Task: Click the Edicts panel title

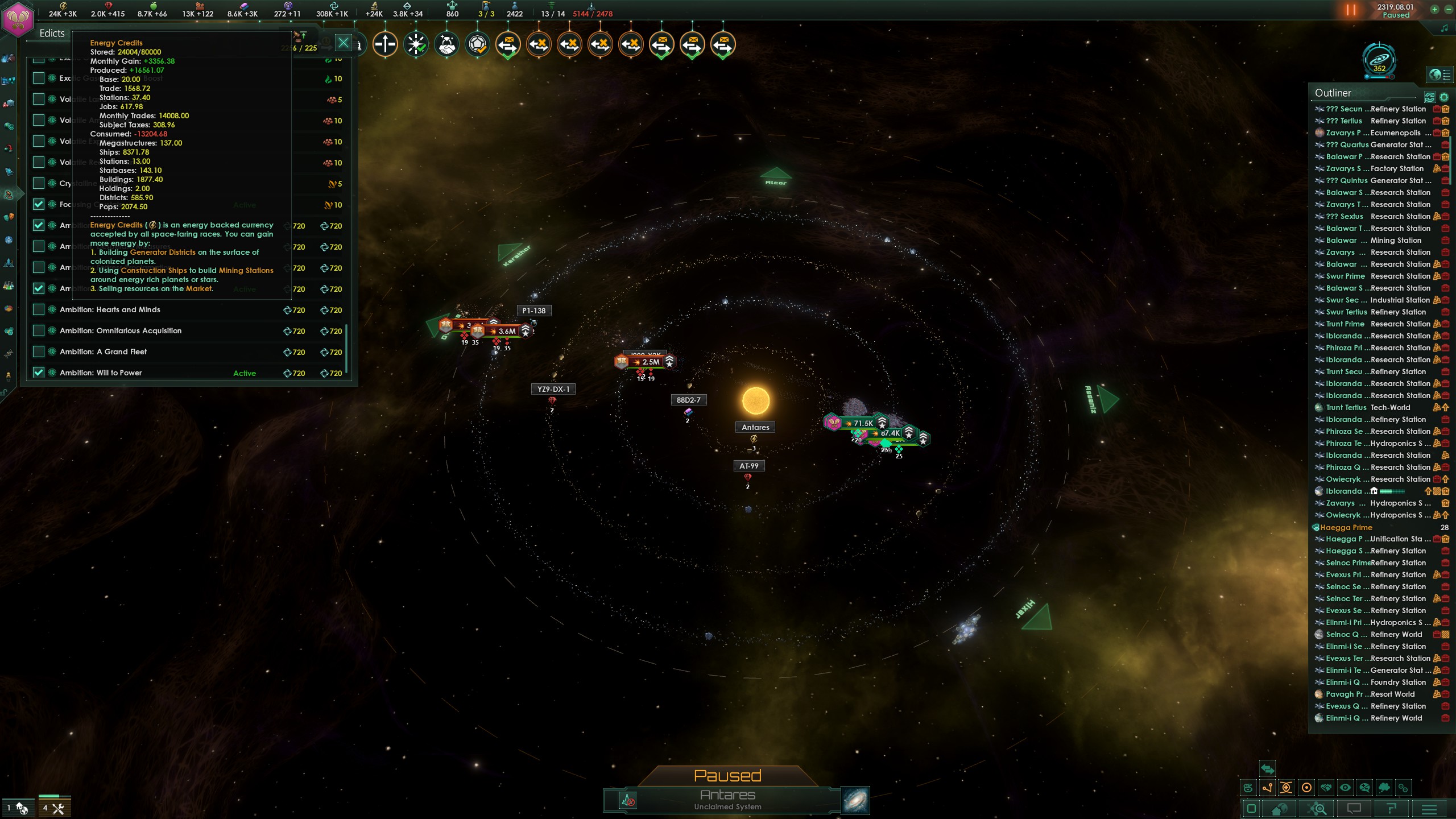Action: pos(52,33)
